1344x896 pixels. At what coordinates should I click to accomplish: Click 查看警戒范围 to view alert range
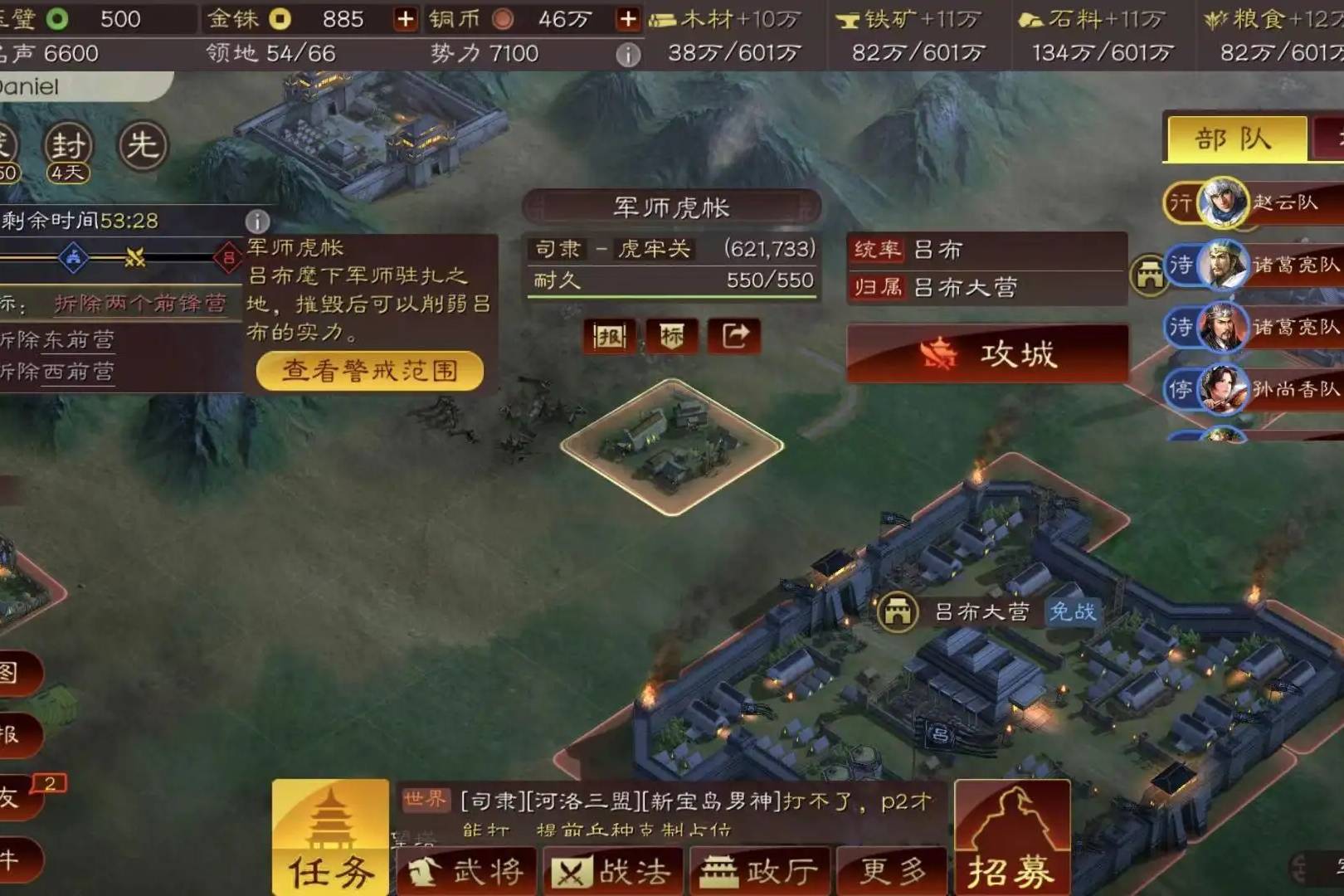click(368, 371)
